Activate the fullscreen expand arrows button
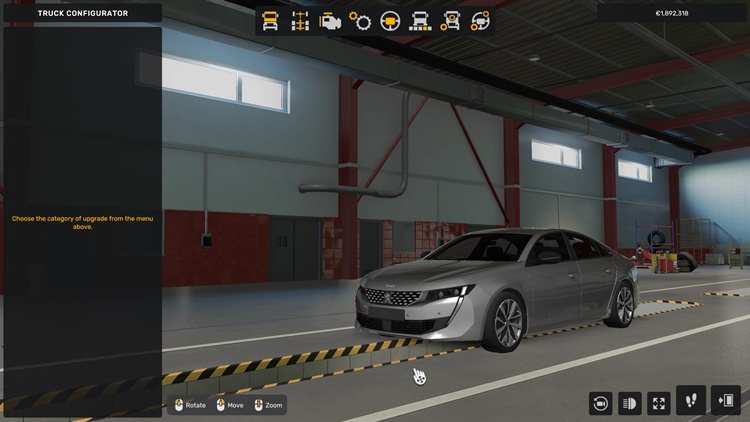The height and width of the screenshot is (422, 750). (659, 403)
